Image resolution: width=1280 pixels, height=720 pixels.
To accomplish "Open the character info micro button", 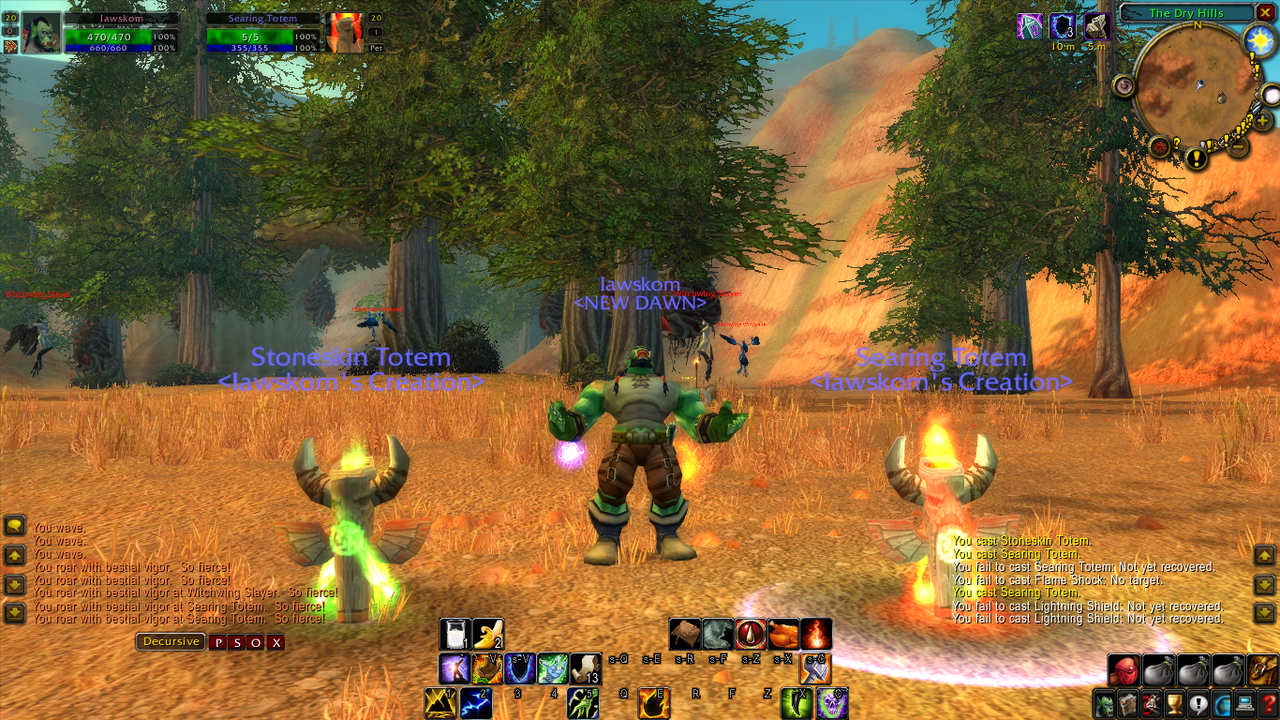I will 1104,704.
